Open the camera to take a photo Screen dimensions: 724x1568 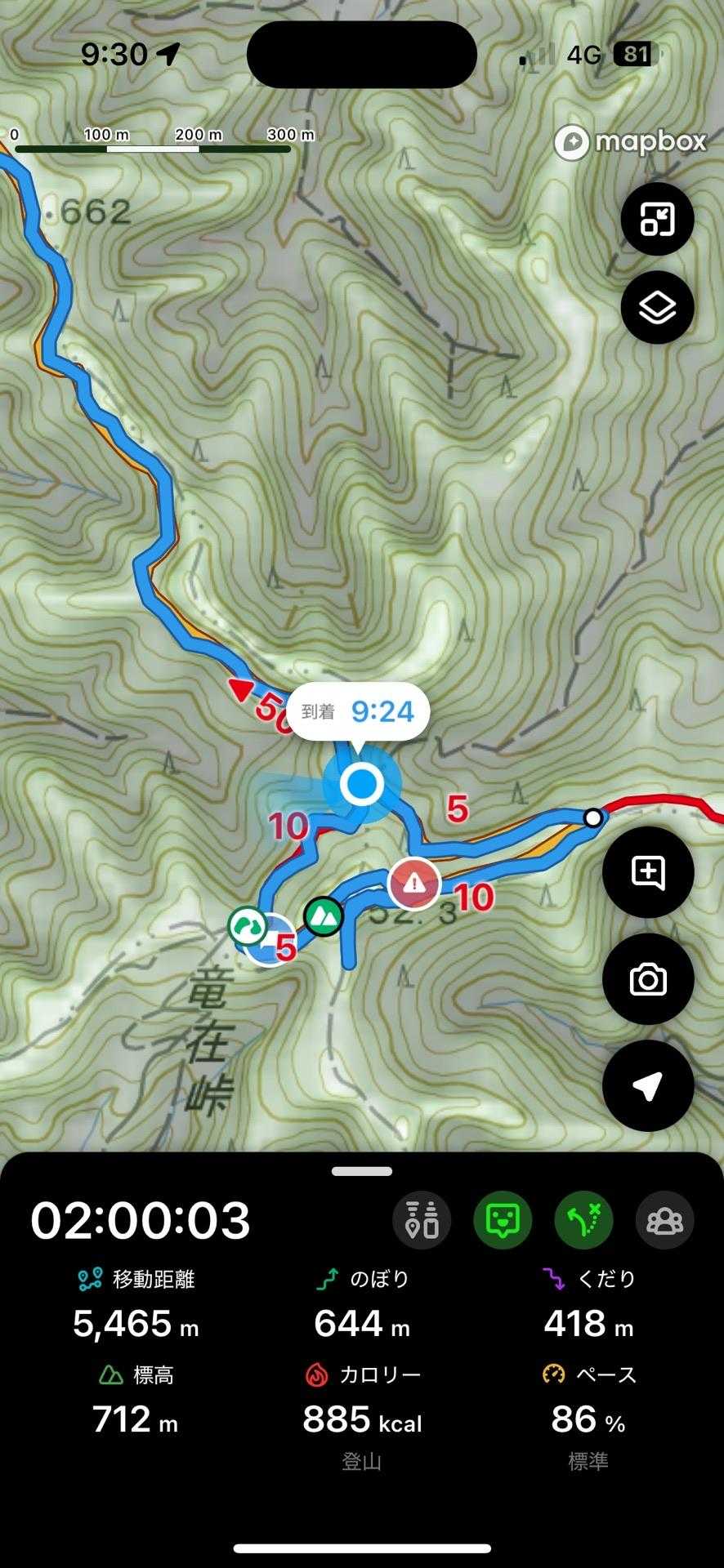(x=647, y=979)
